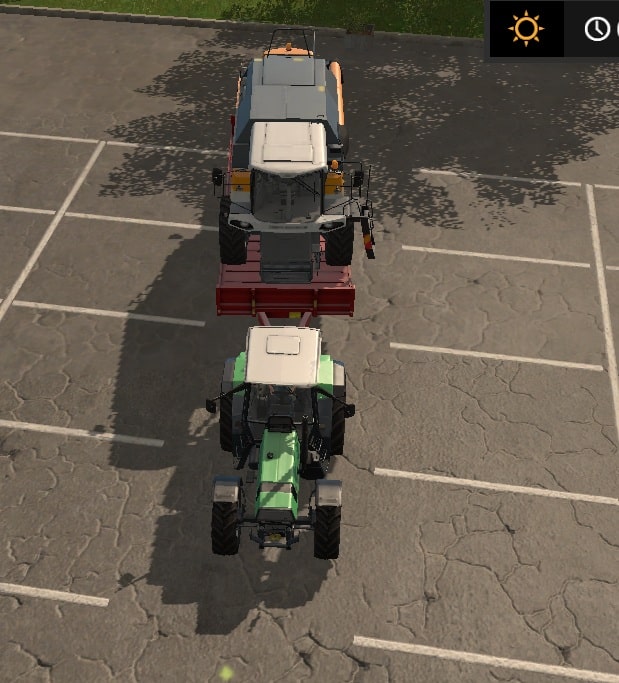Click the sunny weather icon
Screen dimensions: 619x683
pyautogui.click(x=525, y=28)
